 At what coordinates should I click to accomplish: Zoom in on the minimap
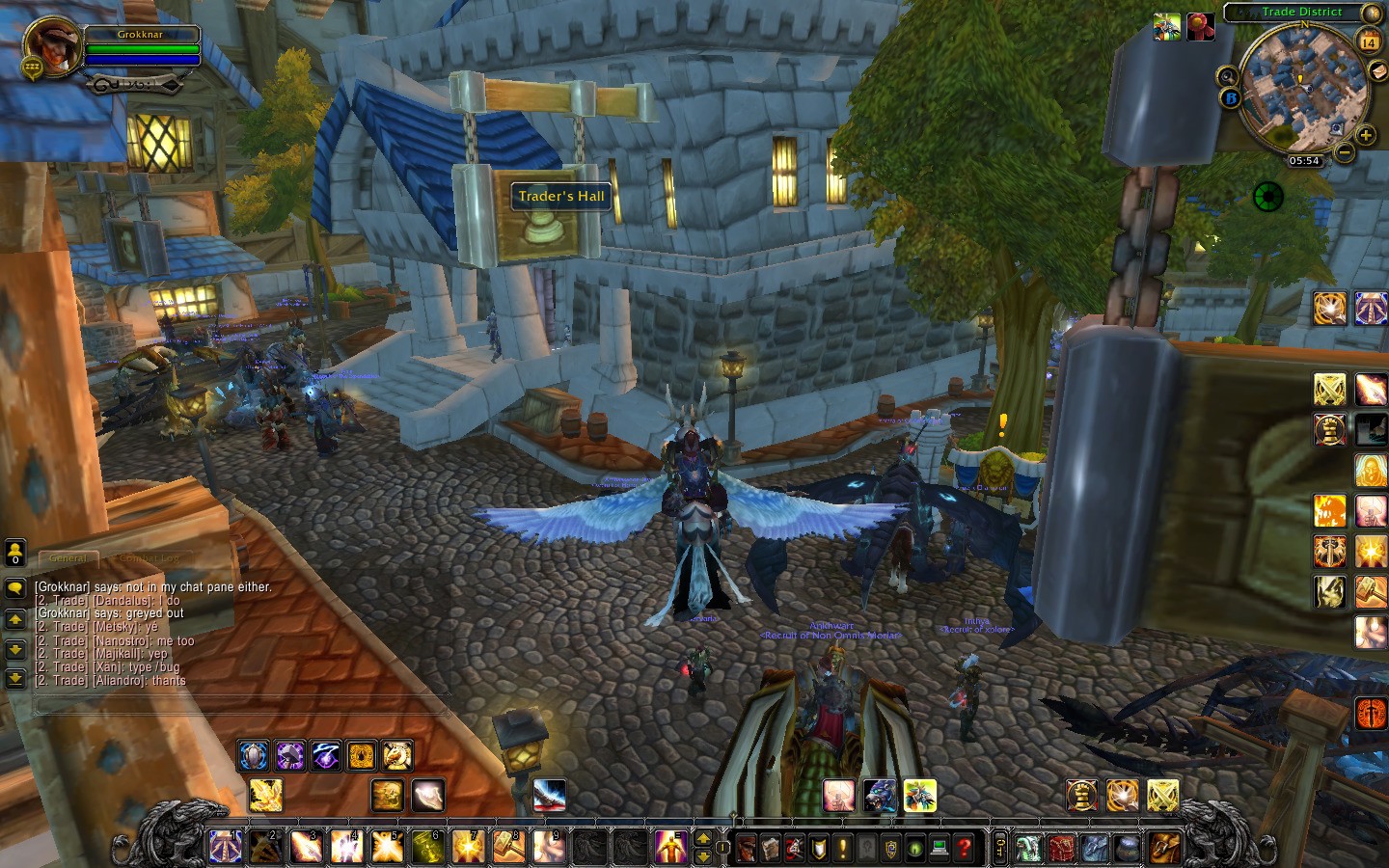point(1365,135)
